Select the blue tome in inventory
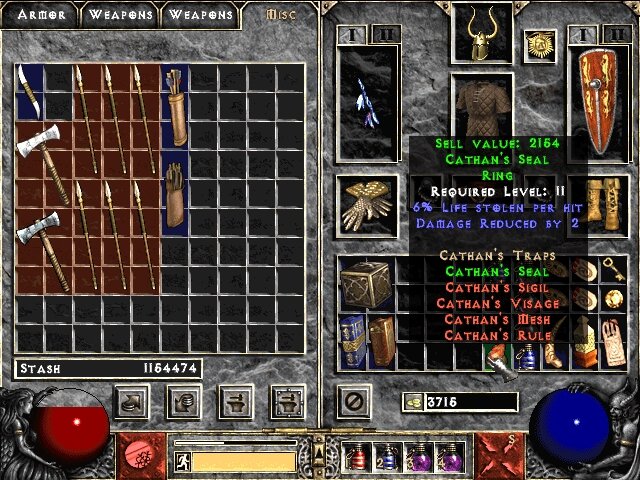This screenshot has height=480, width=640. tap(352, 341)
